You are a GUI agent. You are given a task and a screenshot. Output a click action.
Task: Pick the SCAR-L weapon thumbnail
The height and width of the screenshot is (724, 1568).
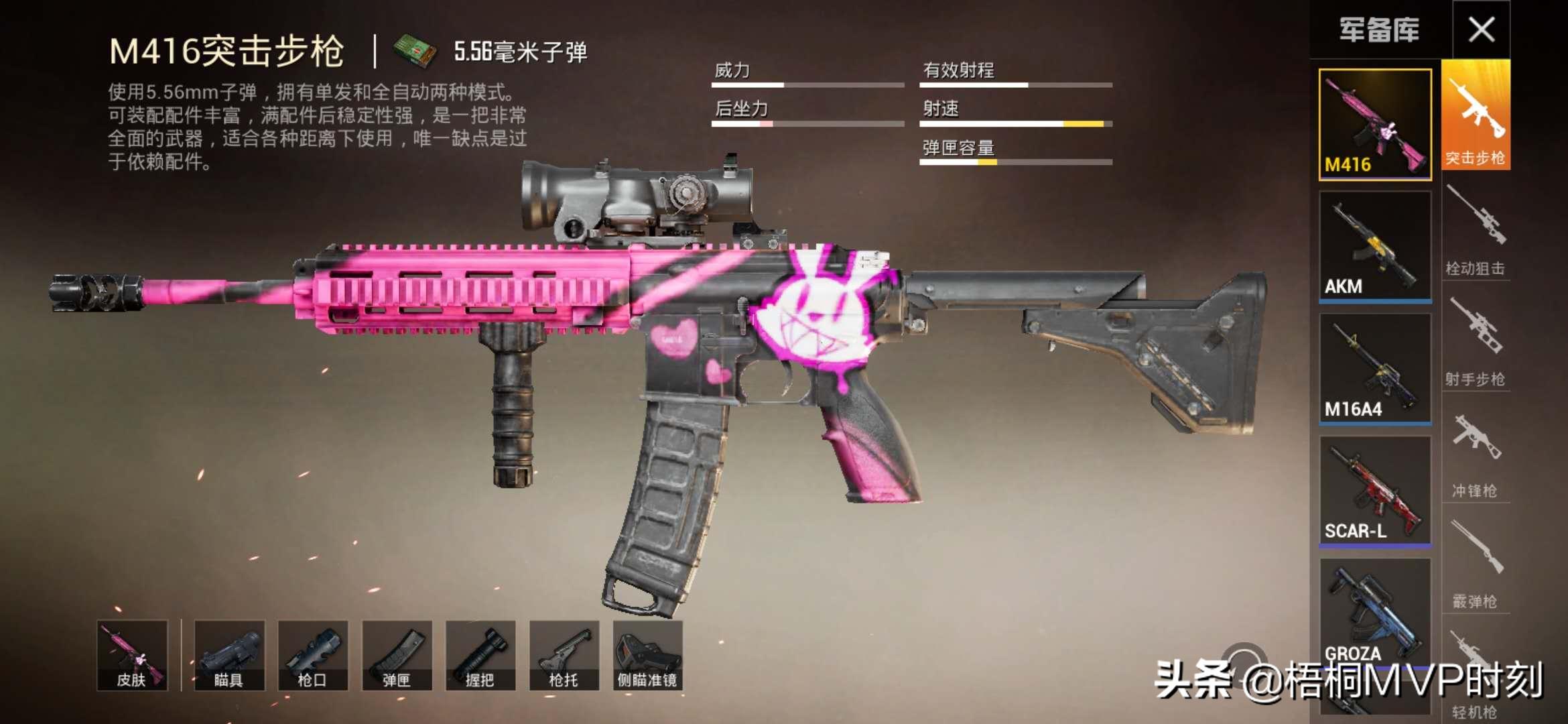(1375, 491)
